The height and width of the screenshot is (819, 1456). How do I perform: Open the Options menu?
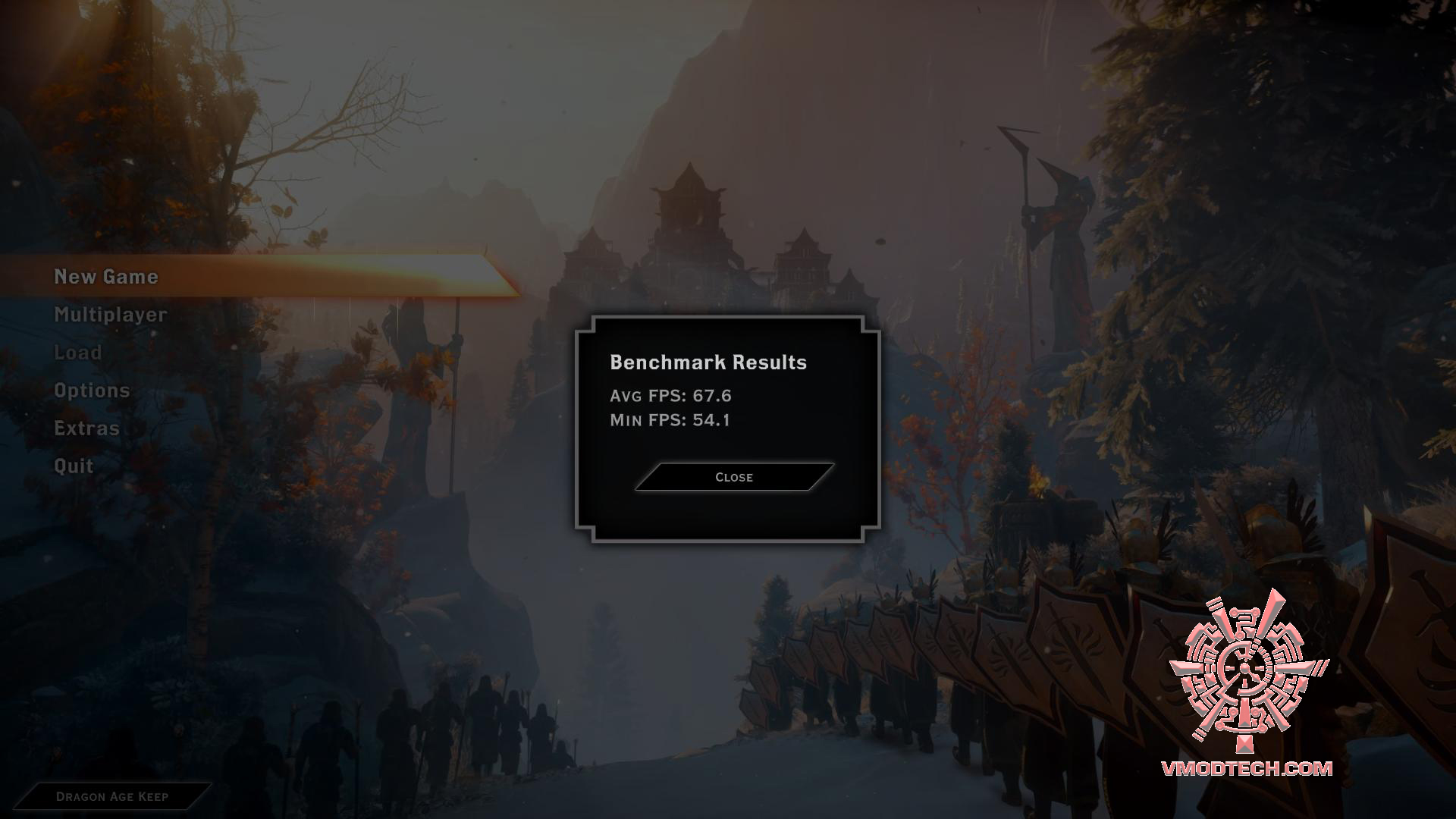click(x=92, y=391)
